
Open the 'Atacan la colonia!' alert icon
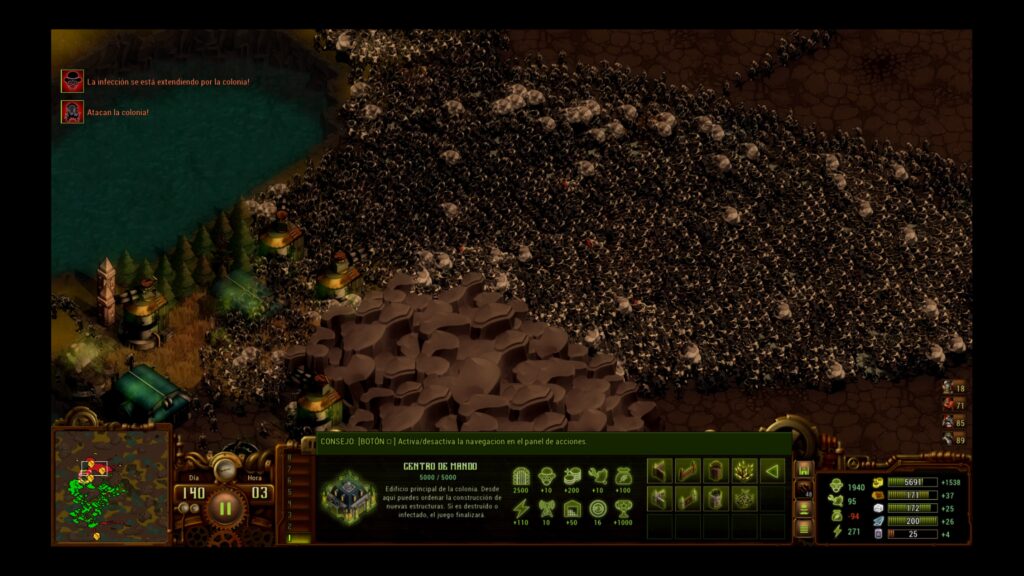pos(72,112)
